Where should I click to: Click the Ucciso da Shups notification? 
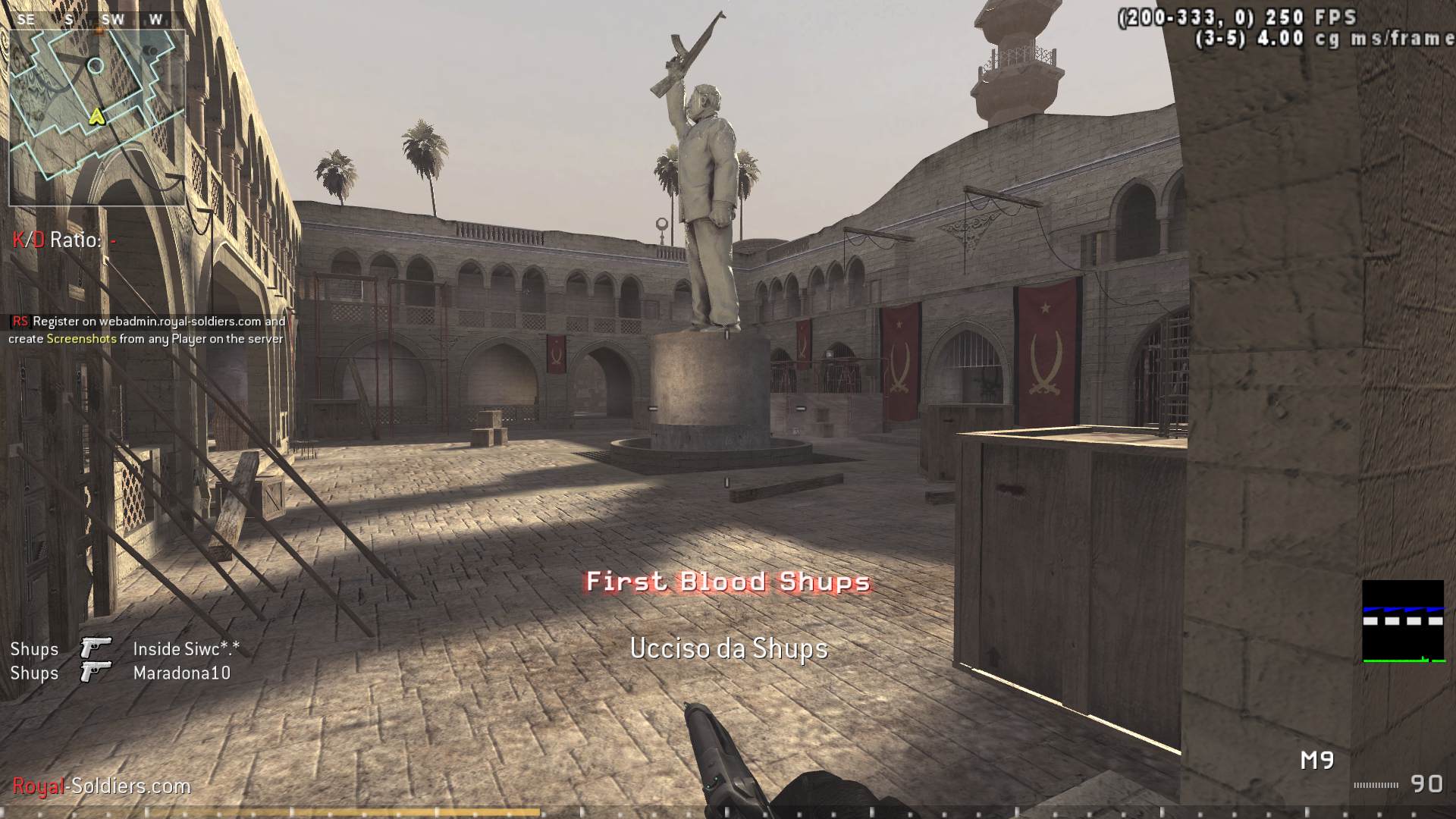[x=728, y=648]
